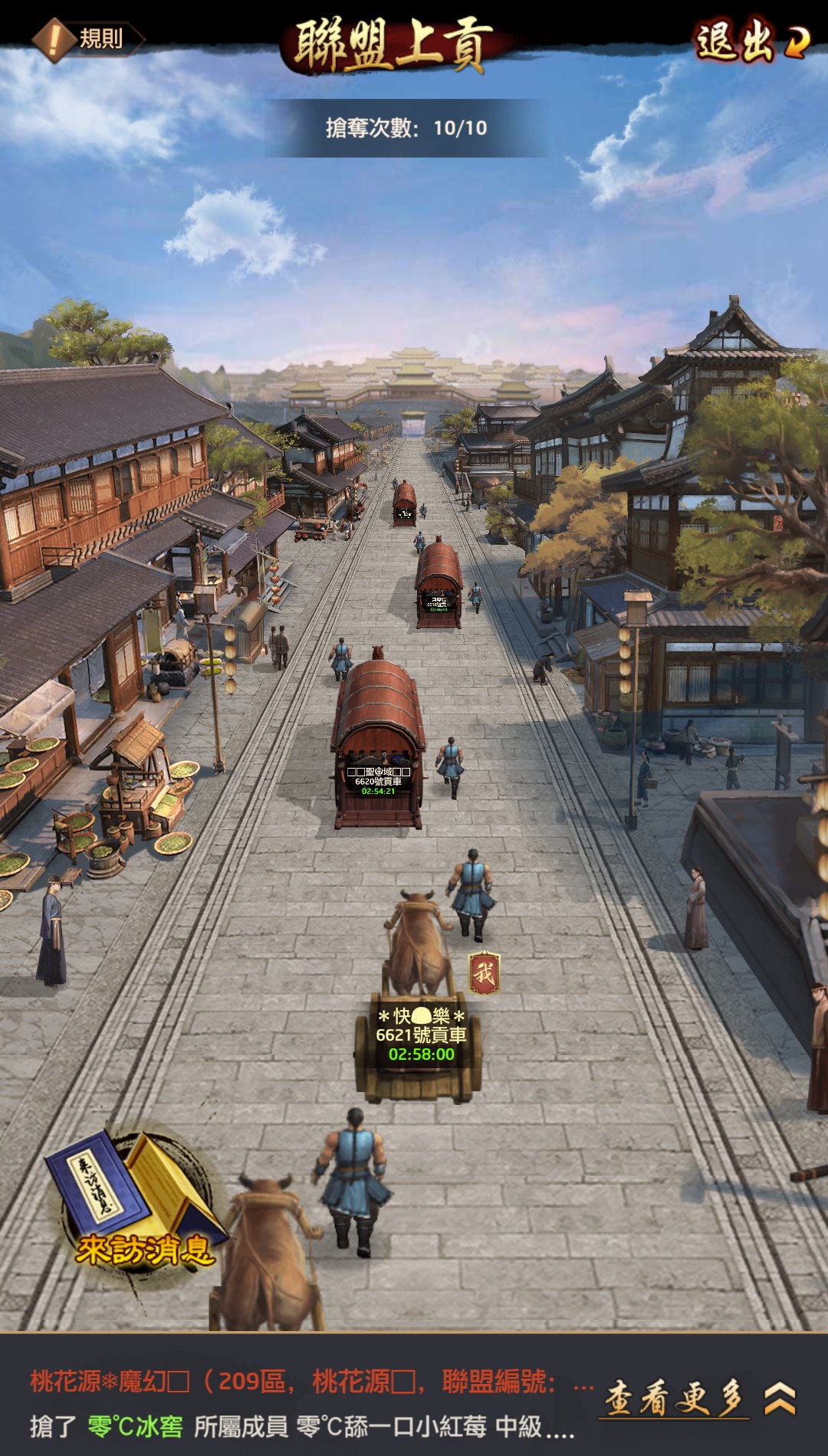The width and height of the screenshot is (828, 1456).
Task: Exit via the 退出 button
Action: 750,41
